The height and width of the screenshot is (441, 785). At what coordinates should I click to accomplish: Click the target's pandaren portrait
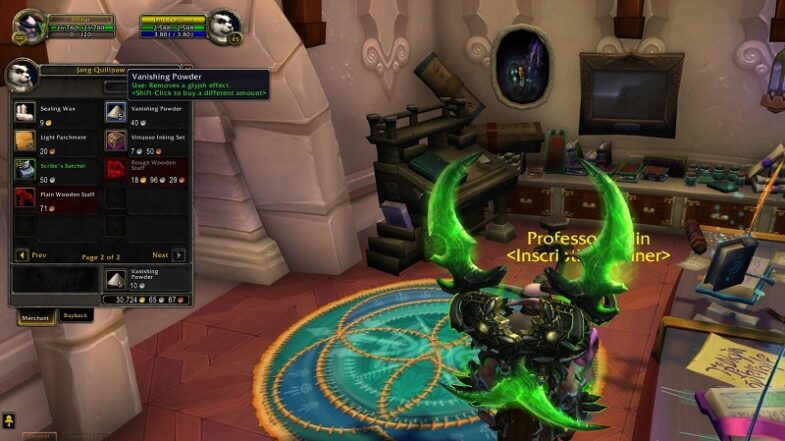pyautogui.click(x=223, y=24)
